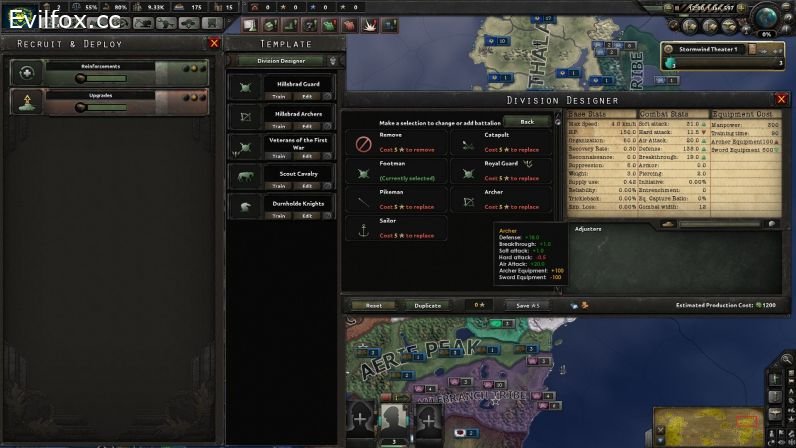The height and width of the screenshot is (448, 796).
Task: Edit the Durnholde Knights template
Action: [x=307, y=215]
